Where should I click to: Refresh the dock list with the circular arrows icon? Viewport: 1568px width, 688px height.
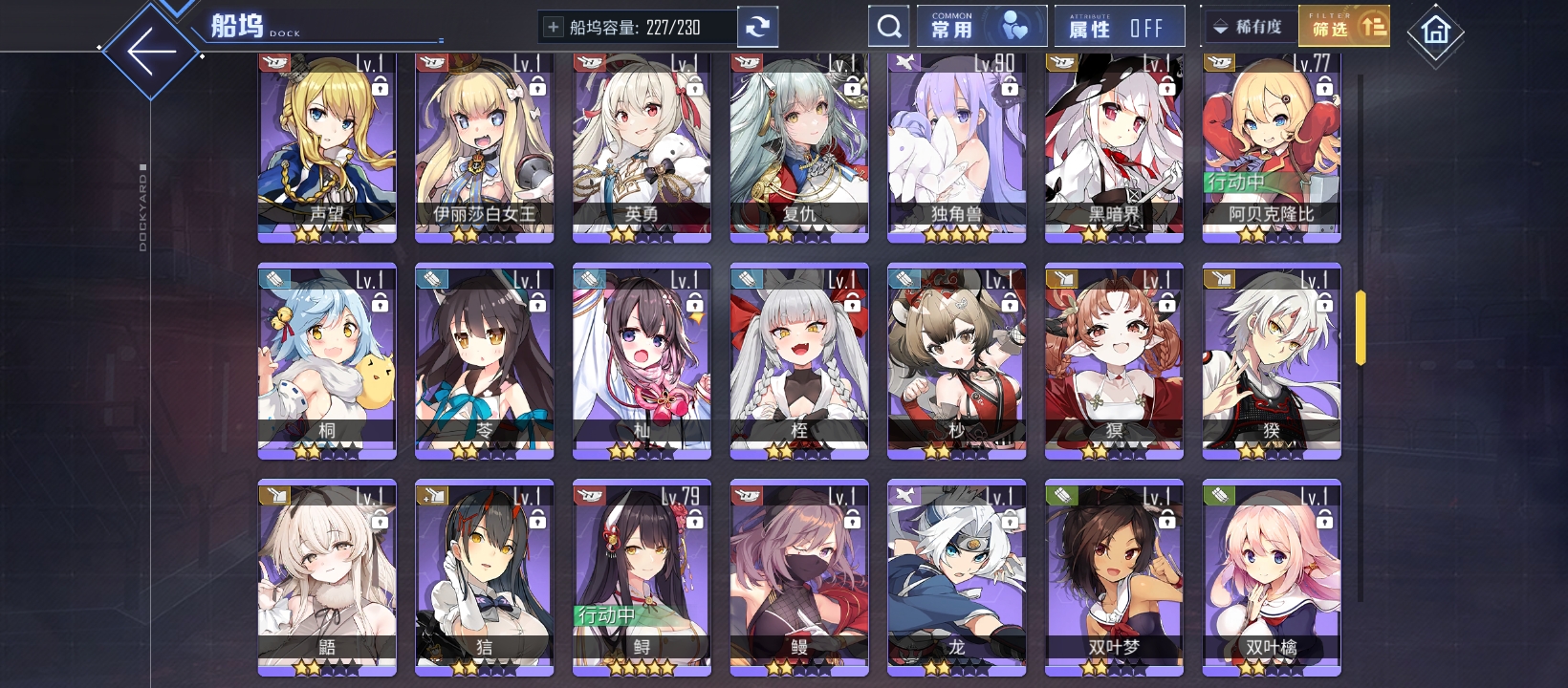tap(758, 26)
